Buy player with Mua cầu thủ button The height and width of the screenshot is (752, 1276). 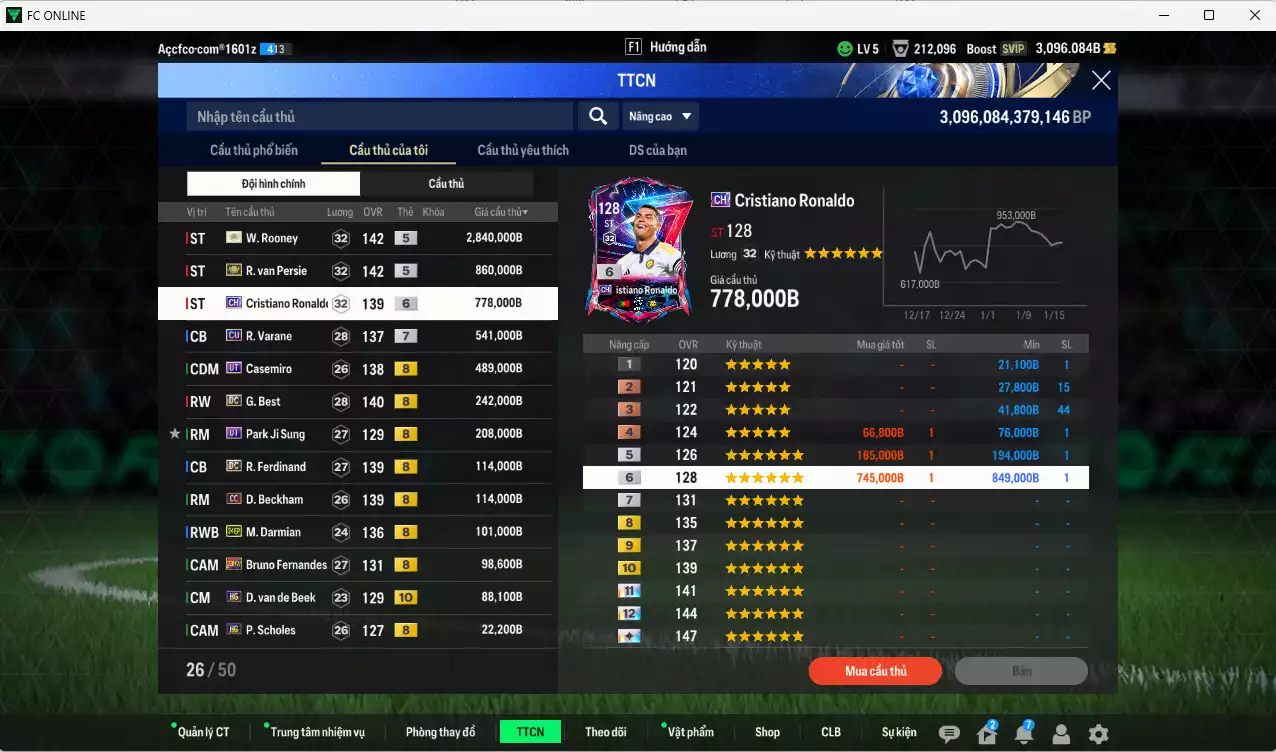[x=875, y=671]
